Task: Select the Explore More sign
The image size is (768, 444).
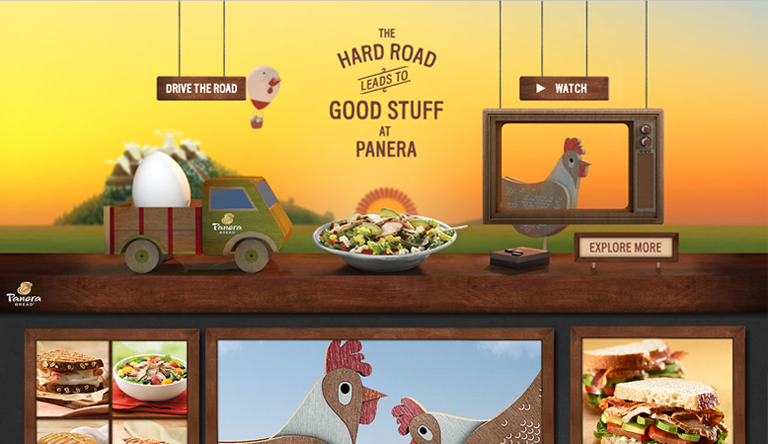Action: coord(625,247)
